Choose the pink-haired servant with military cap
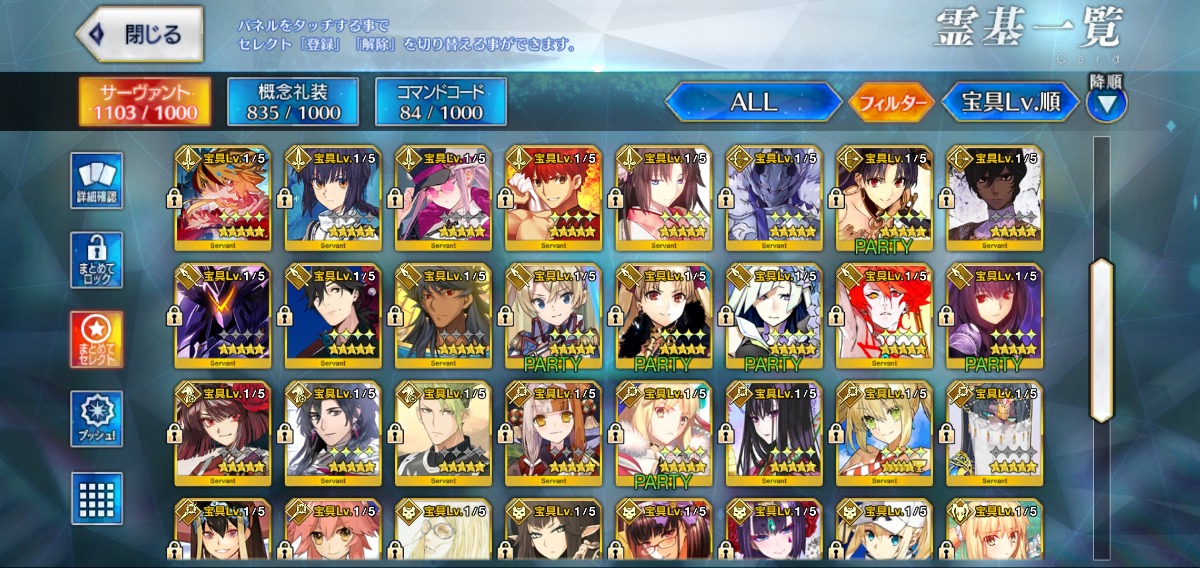The image size is (1200, 568). click(x=443, y=195)
